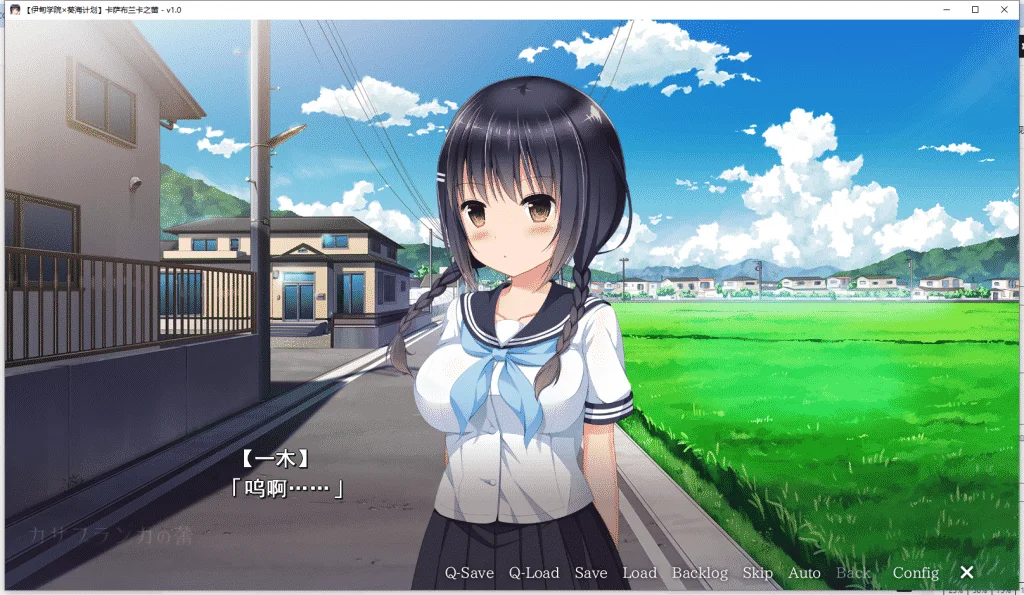Open the Config settings
Screen dimensions: 1024x595
916,573
